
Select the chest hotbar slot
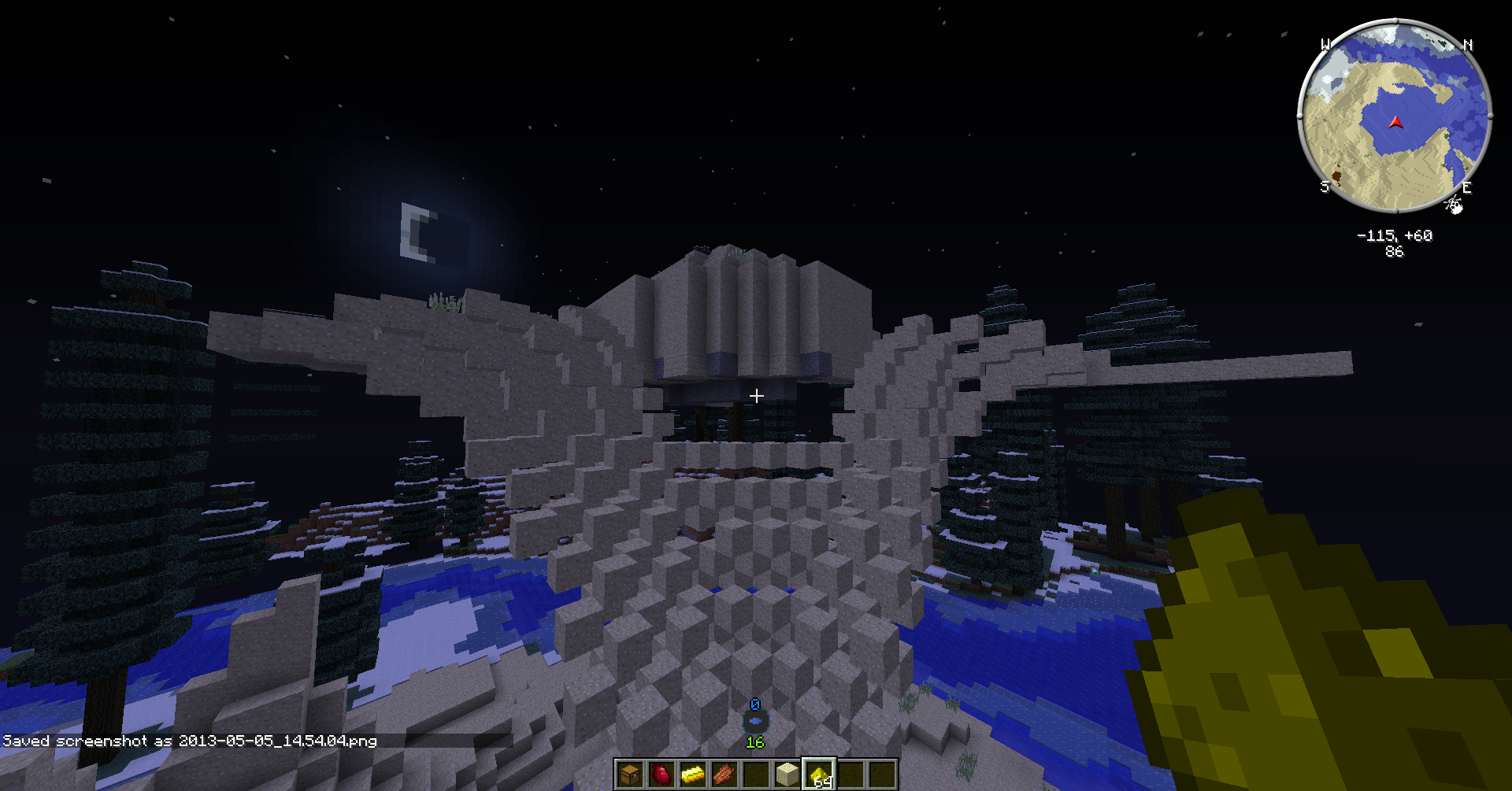pyautogui.click(x=629, y=774)
